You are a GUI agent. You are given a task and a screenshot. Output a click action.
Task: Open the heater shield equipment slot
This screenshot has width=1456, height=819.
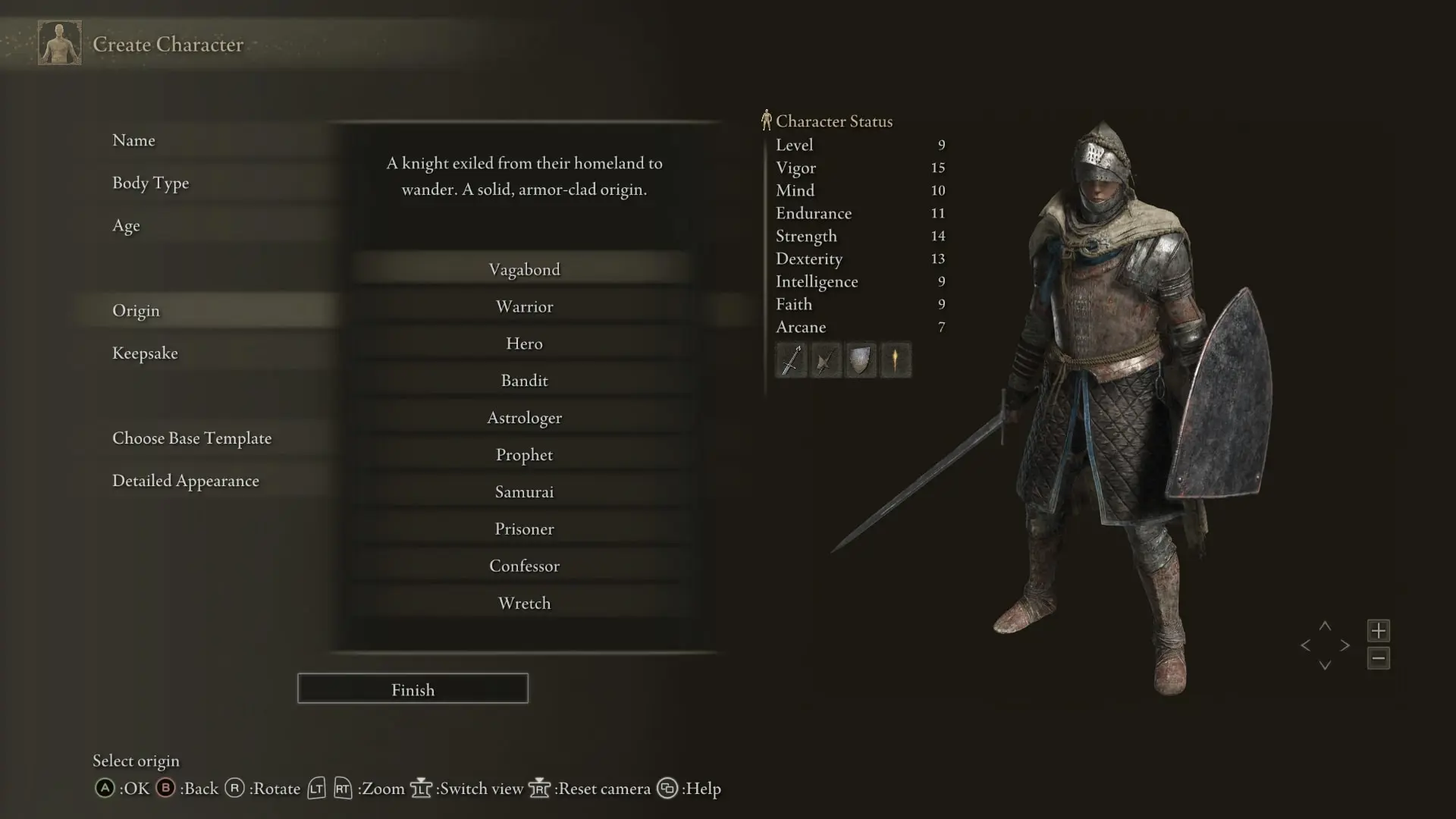coord(861,360)
